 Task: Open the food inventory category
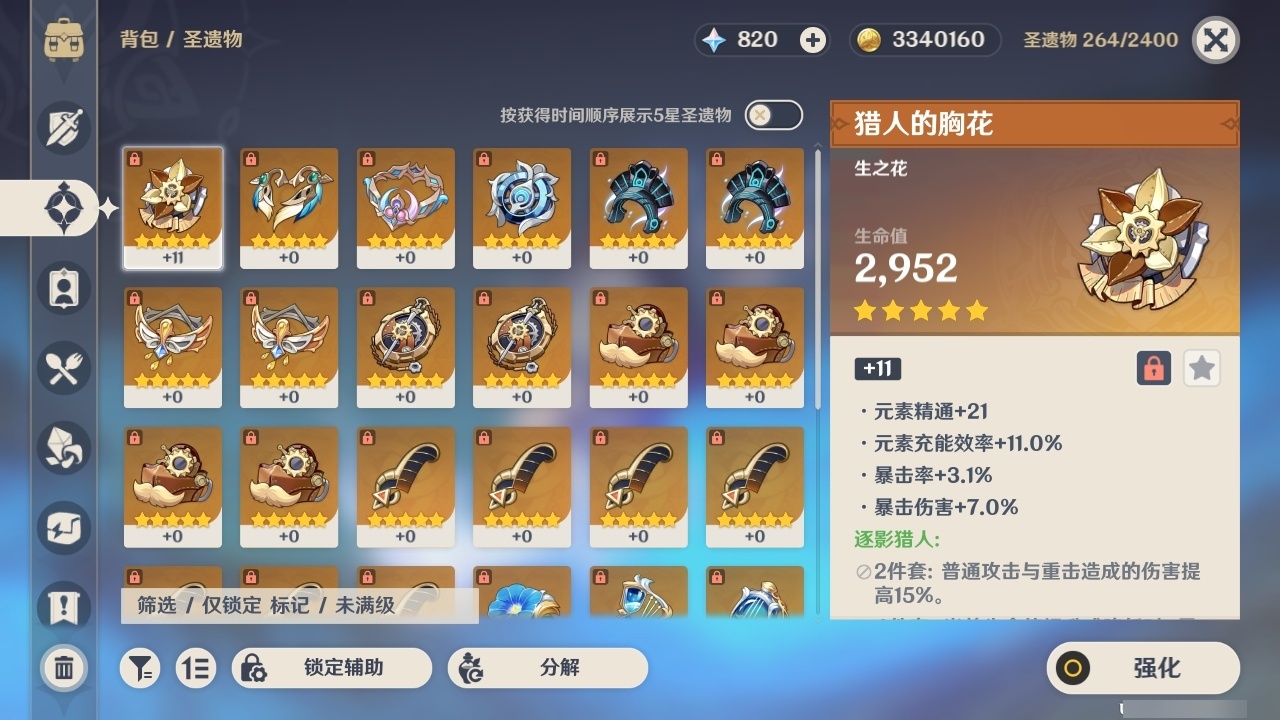pos(63,368)
